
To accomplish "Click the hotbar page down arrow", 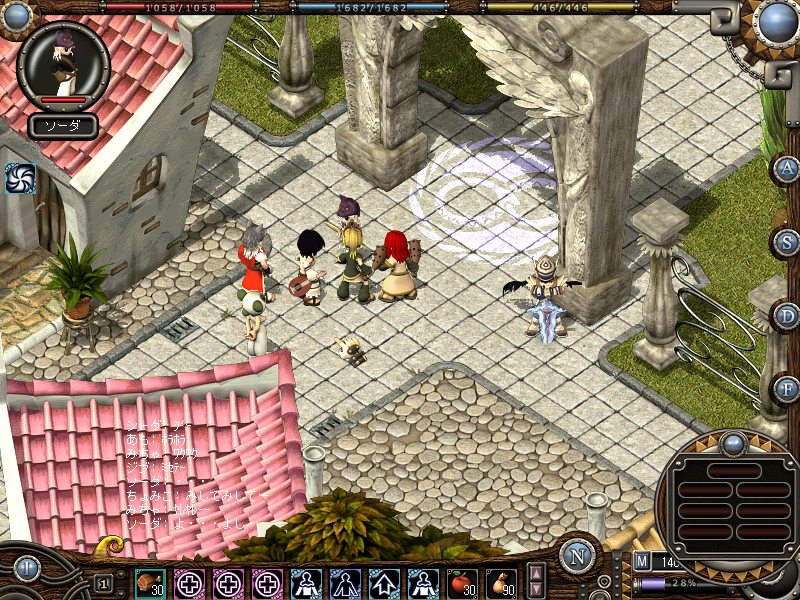I will click(x=536, y=589).
